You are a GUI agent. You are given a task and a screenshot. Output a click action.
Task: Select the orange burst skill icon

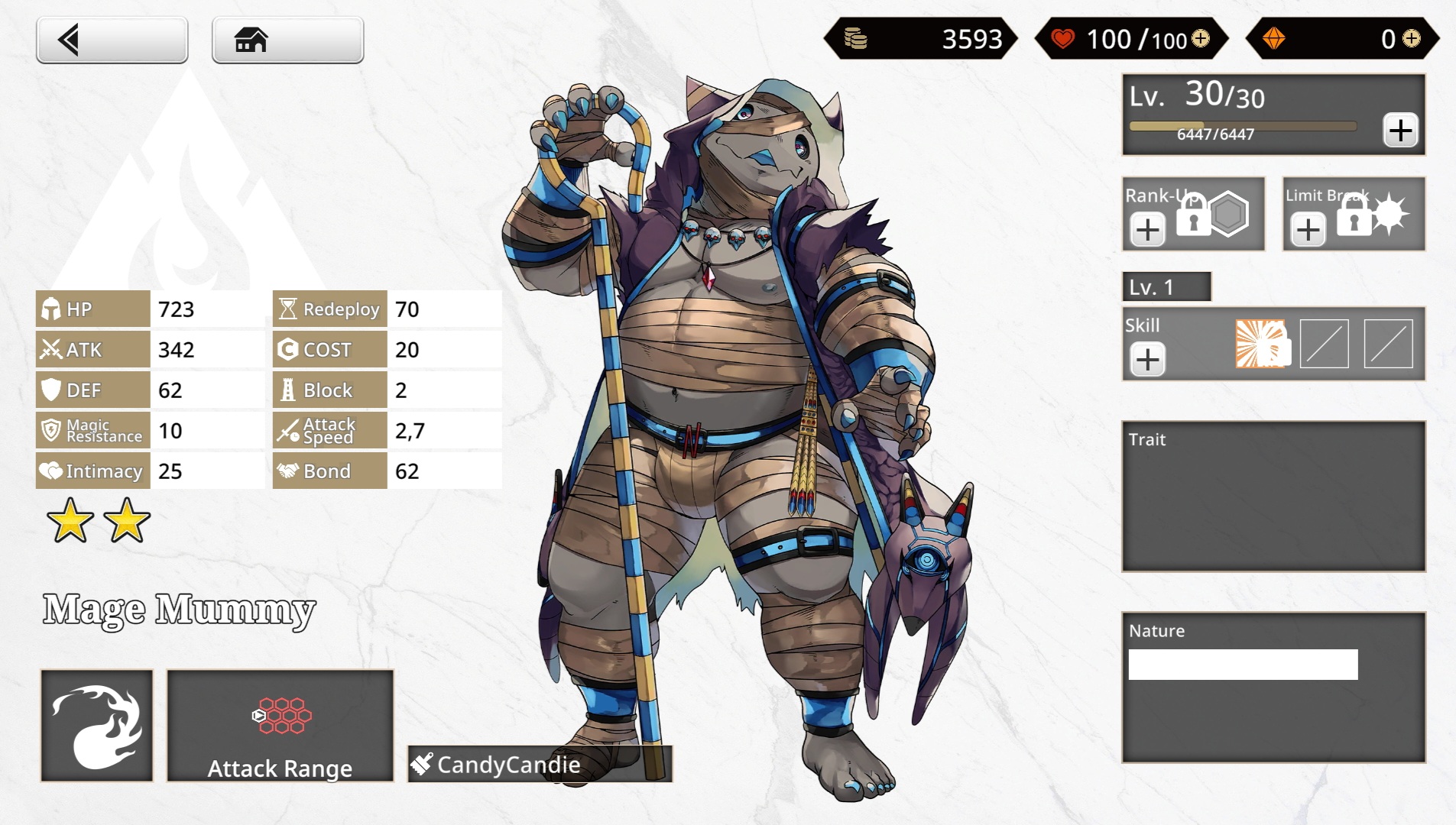[1261, 344]
